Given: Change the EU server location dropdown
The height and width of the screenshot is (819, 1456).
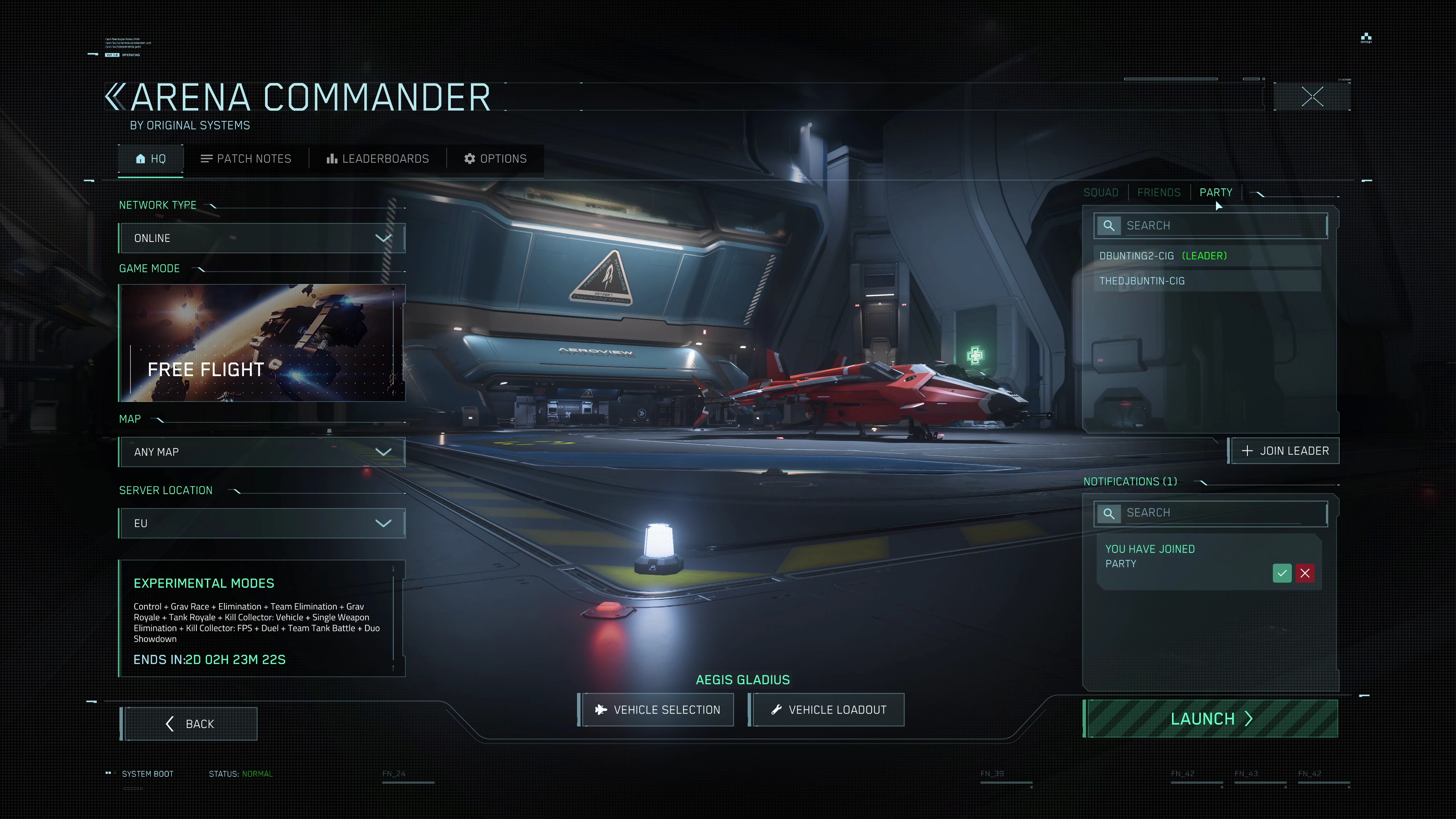Looking at the screenshot, I should click(262, 523).
